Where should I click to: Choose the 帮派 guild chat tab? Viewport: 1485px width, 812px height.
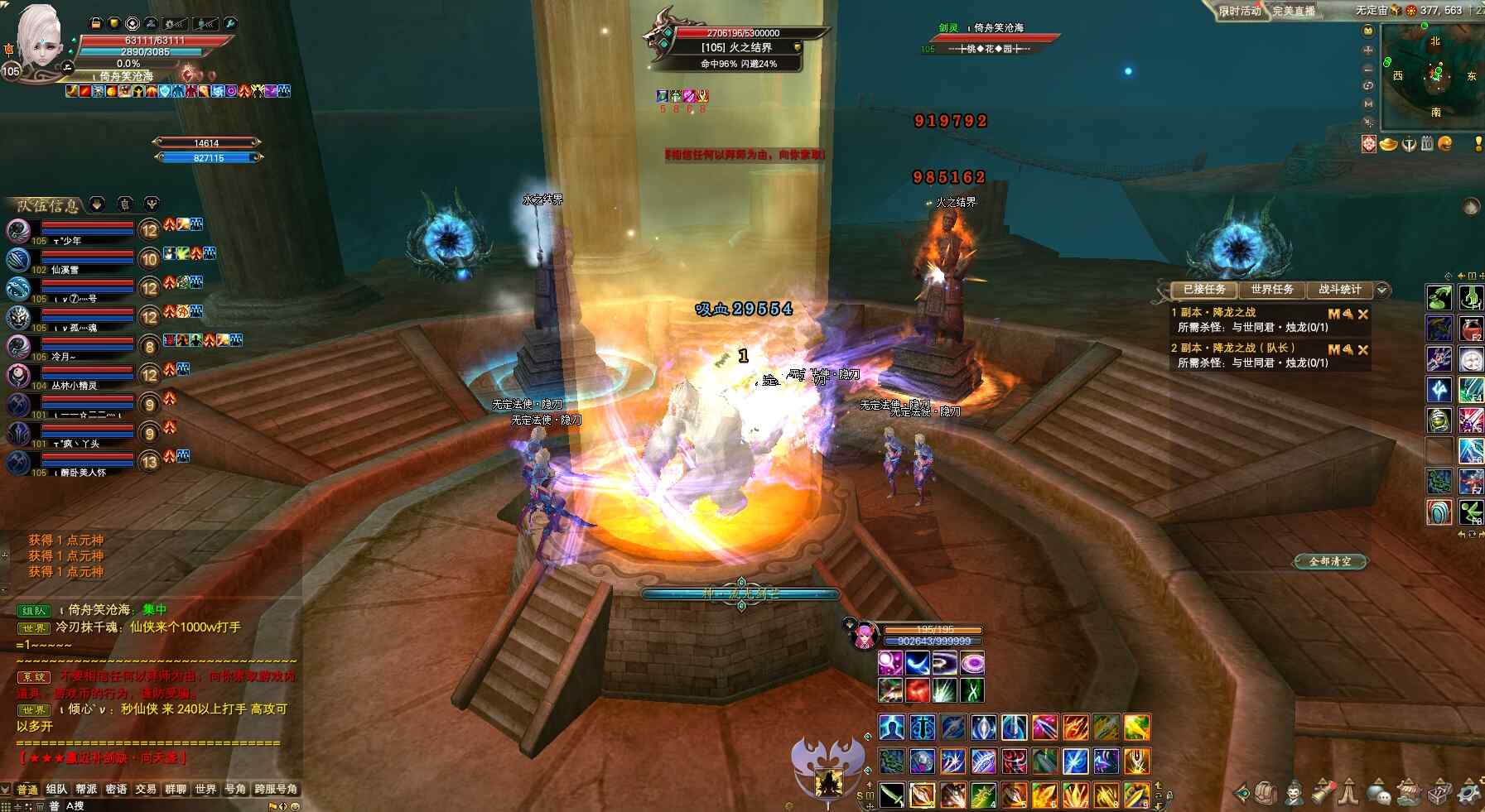click(86, 790)
